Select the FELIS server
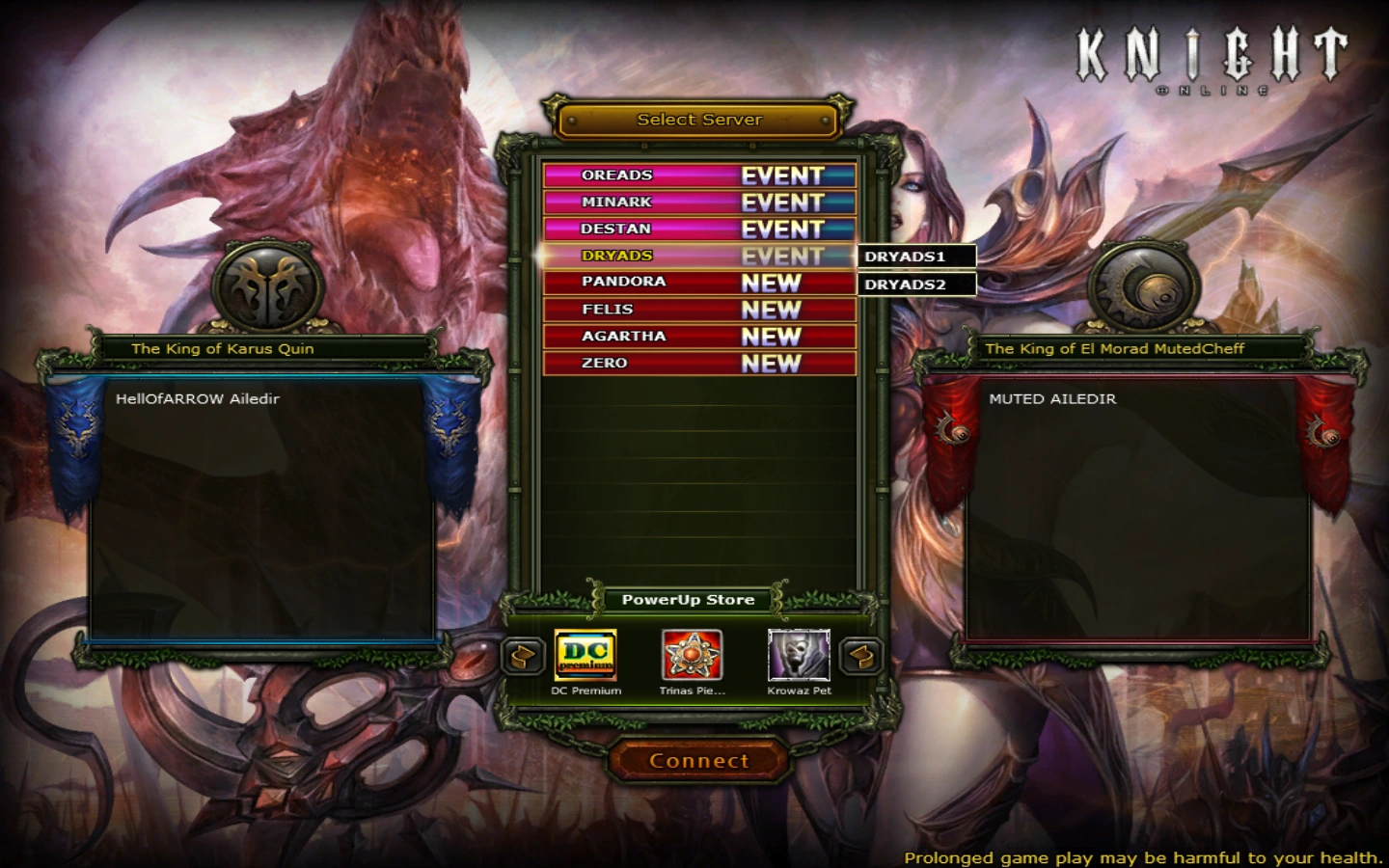Viewport: 1389px width, 868px height. [x=699, y=310]
